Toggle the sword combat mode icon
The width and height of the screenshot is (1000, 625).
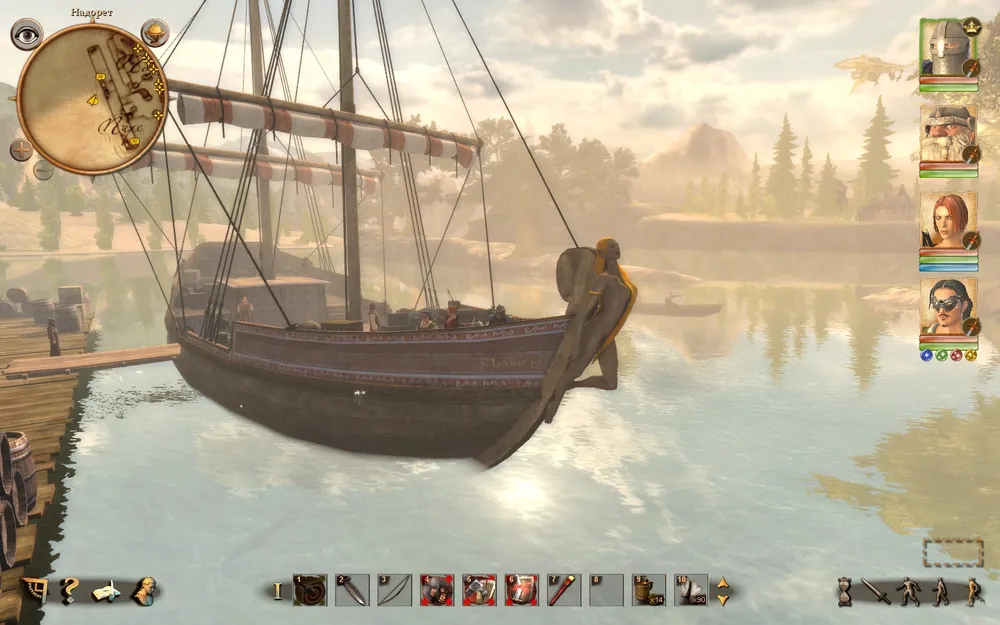click(875, 591)
